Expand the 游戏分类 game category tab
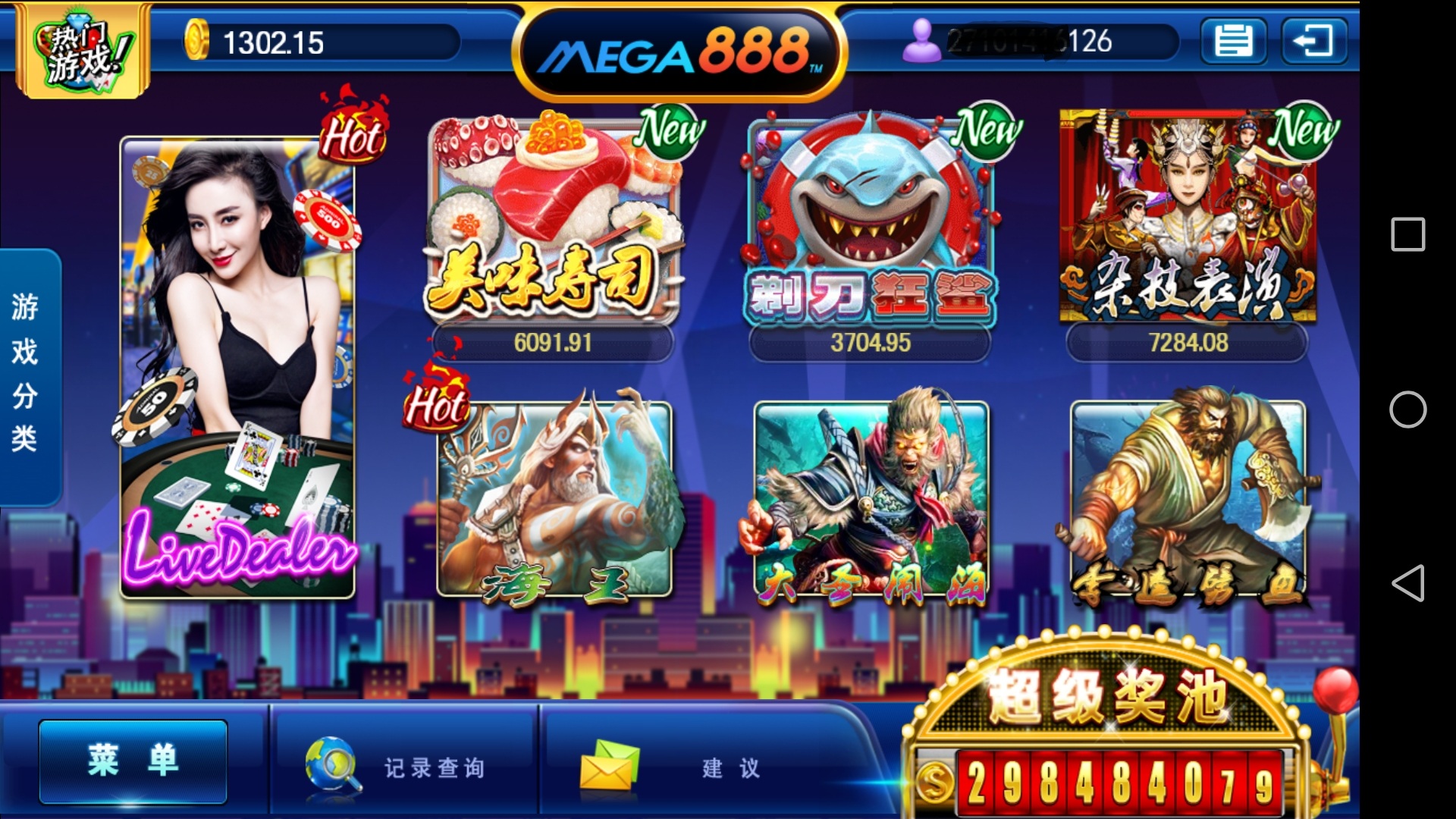The height and width of the screenshot is (819, 1456). click(27, 375)
